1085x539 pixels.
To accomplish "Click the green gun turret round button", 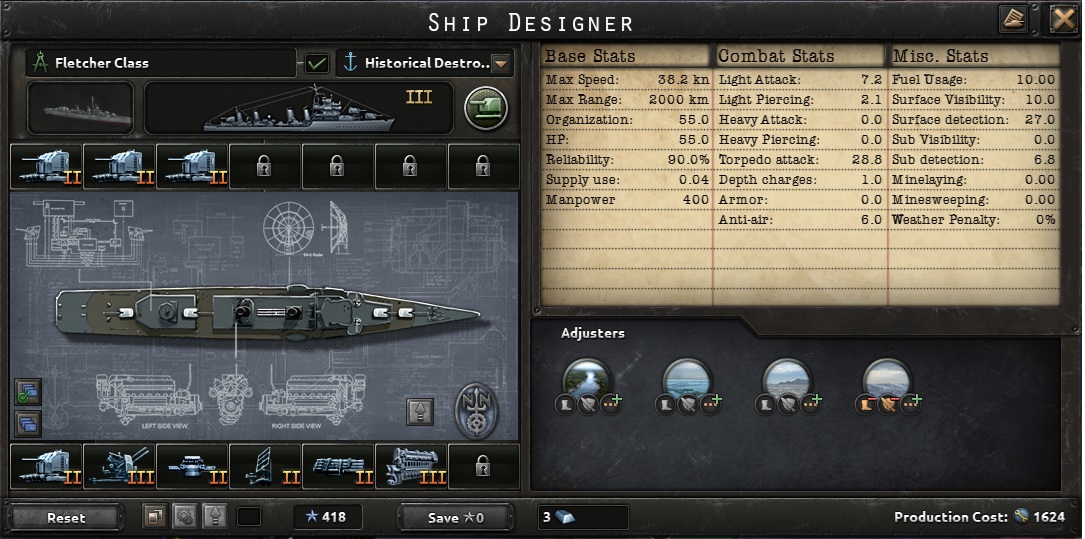I will [x=486, y=108].
